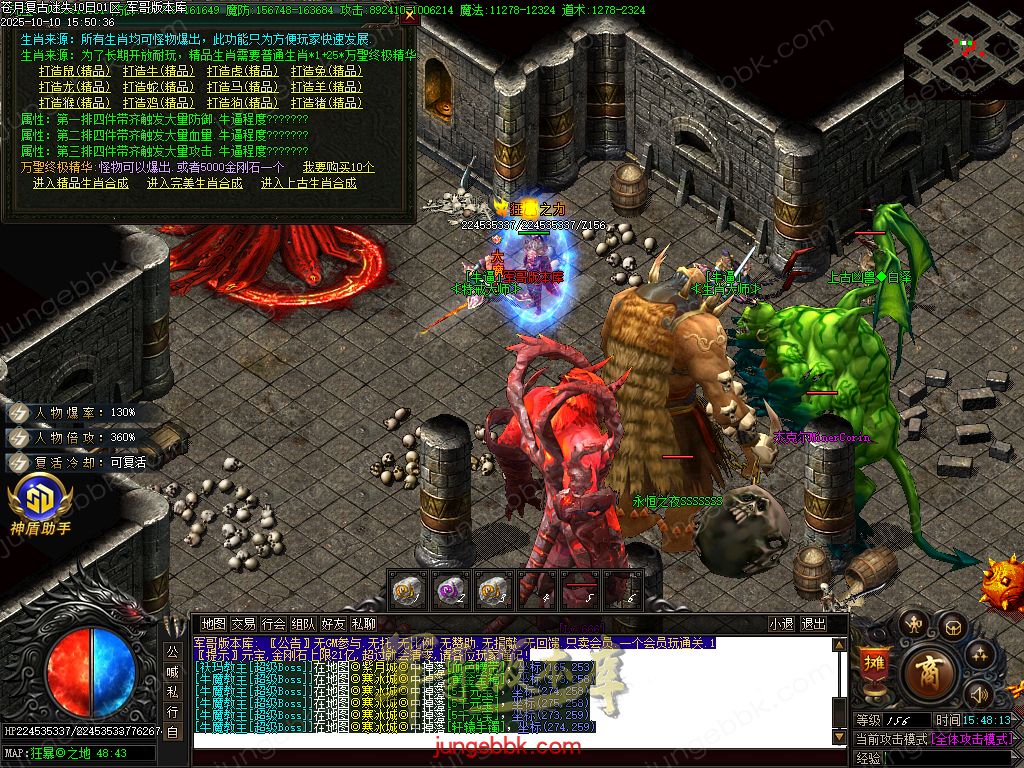1024x768 pixels.
Task: Open the 好友 friends list
Action: click(x=334, y=624)
